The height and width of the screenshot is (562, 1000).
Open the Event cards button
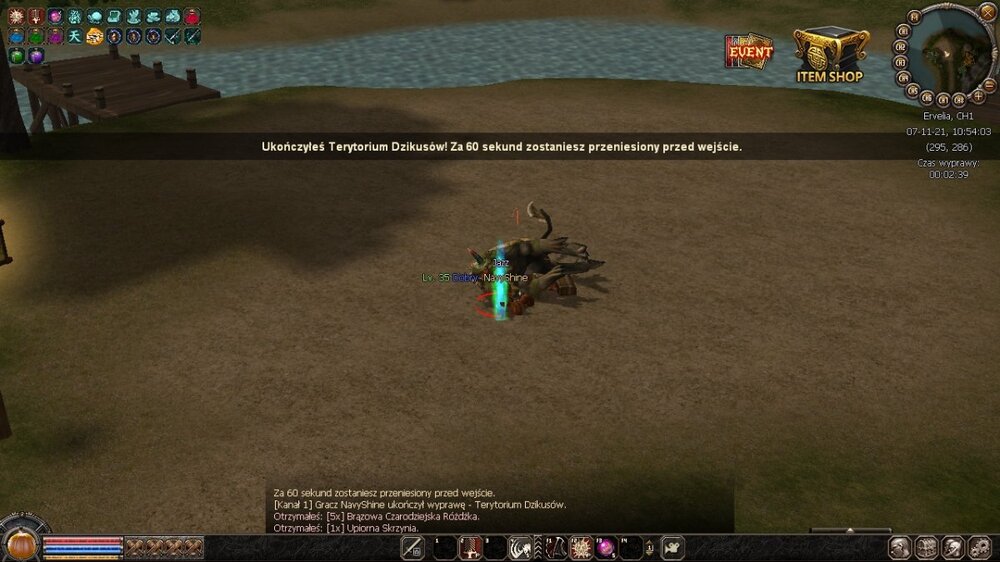click(x=749, y=52)
